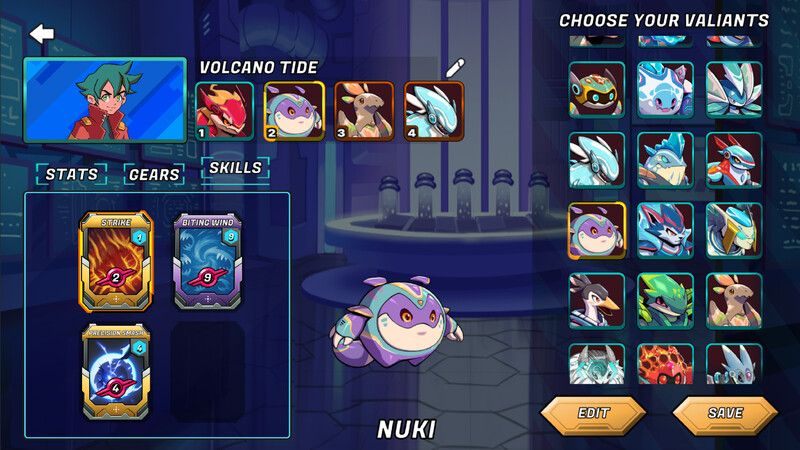The image size is (800, 450).
Task: Choose the yellow-goggled robot valiant in the roster
Action: tap(597, 90)
